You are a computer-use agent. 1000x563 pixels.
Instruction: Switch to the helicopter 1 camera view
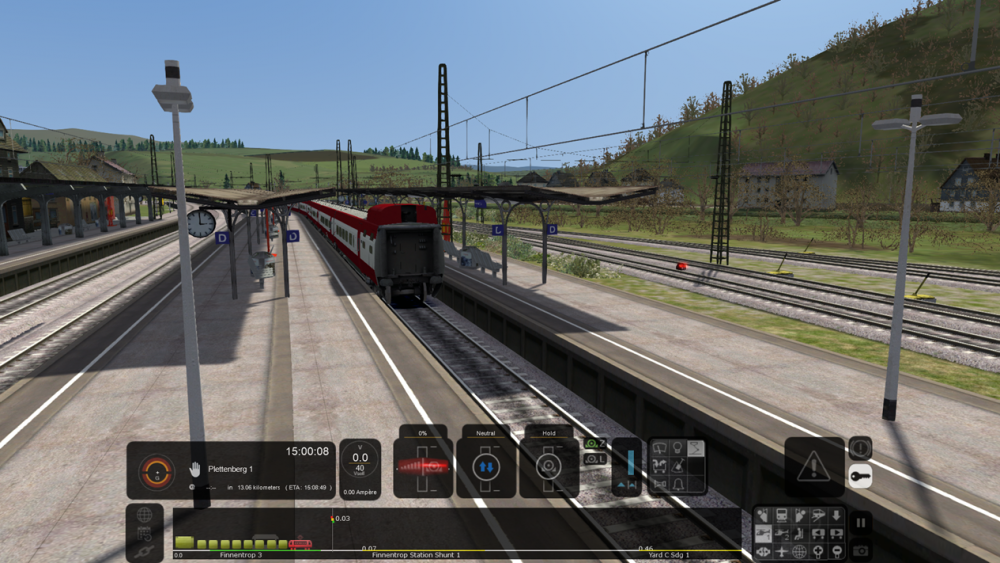point(764,533)
